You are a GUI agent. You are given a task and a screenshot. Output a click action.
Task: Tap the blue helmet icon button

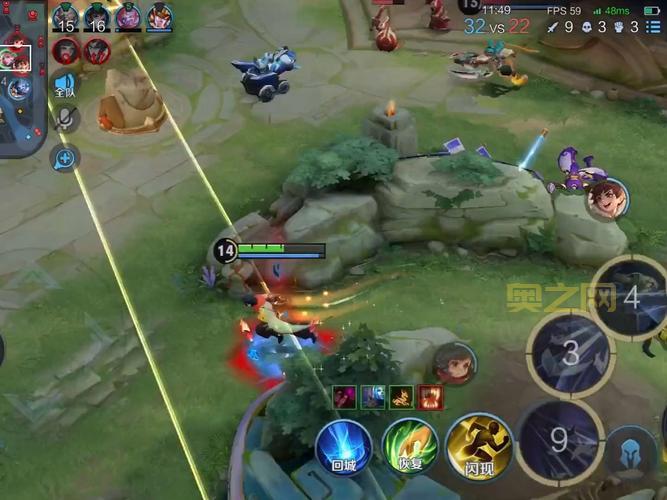pos(632,450)
